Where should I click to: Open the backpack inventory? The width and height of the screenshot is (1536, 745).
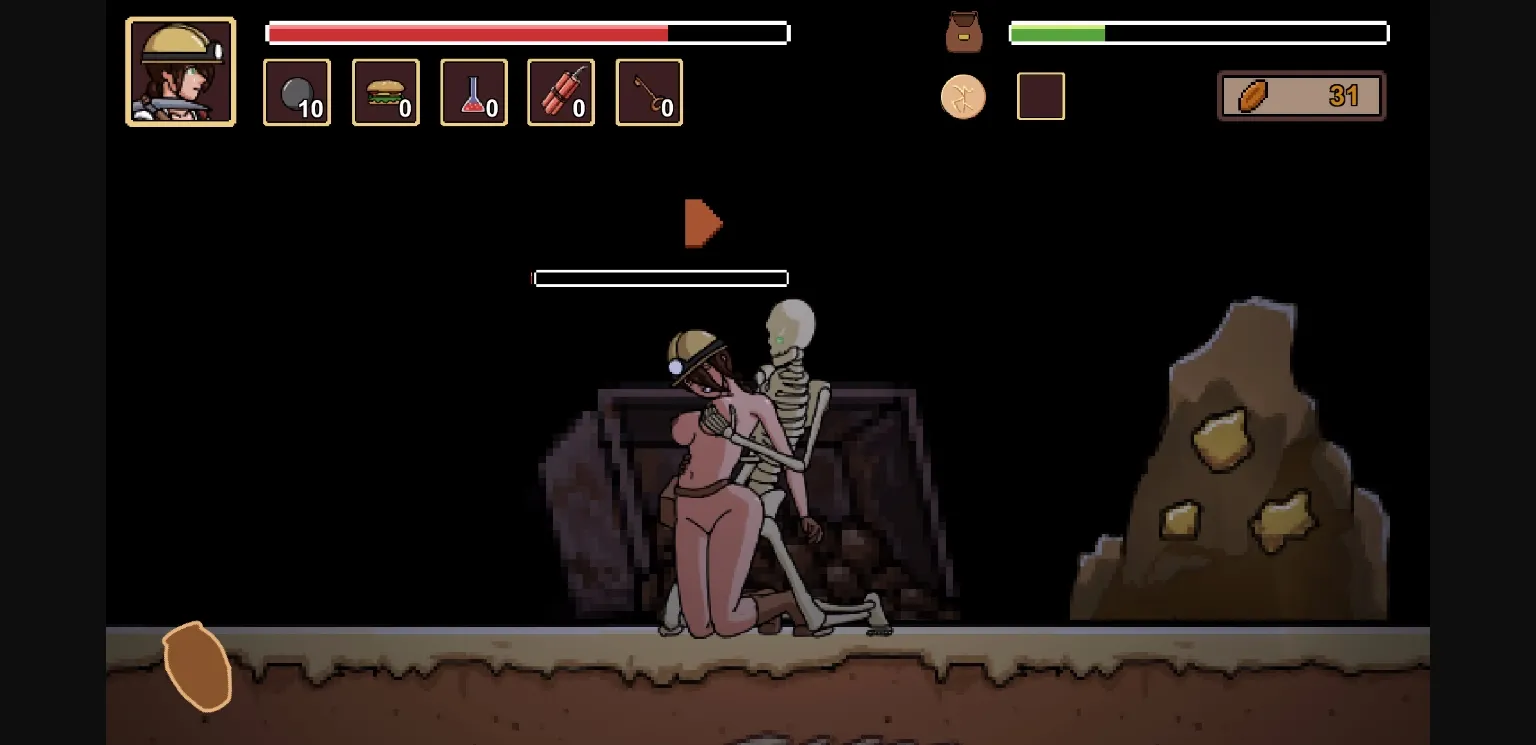(x=963, y=32)
